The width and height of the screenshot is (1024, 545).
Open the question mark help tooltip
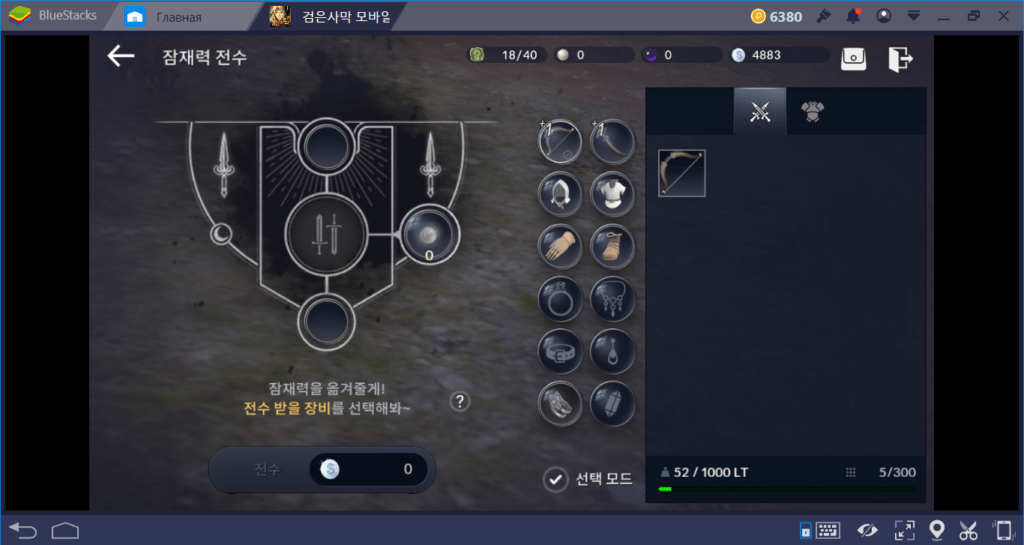click(x=459, y=401)
